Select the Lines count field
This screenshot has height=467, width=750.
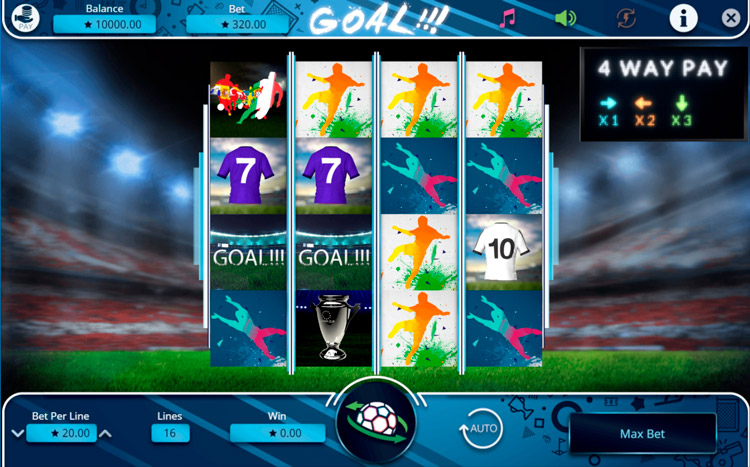pos(170,433)
